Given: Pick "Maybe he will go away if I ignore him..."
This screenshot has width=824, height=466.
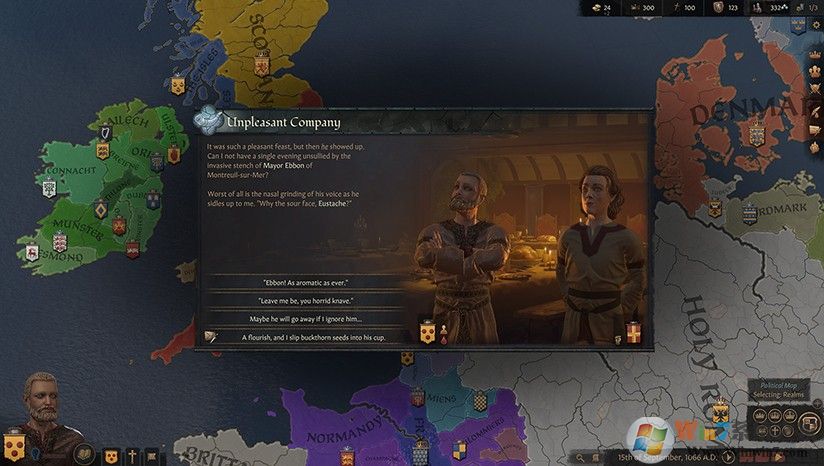Looking at the screenshot, I should [x=304, y=319].
